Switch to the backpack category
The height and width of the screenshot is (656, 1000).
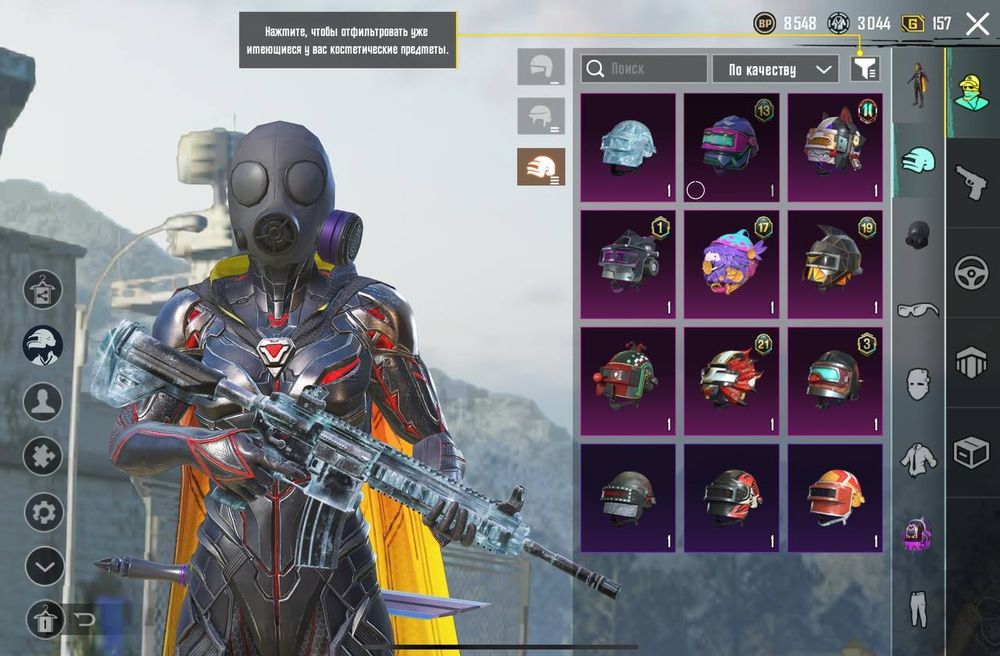[917, 533]
